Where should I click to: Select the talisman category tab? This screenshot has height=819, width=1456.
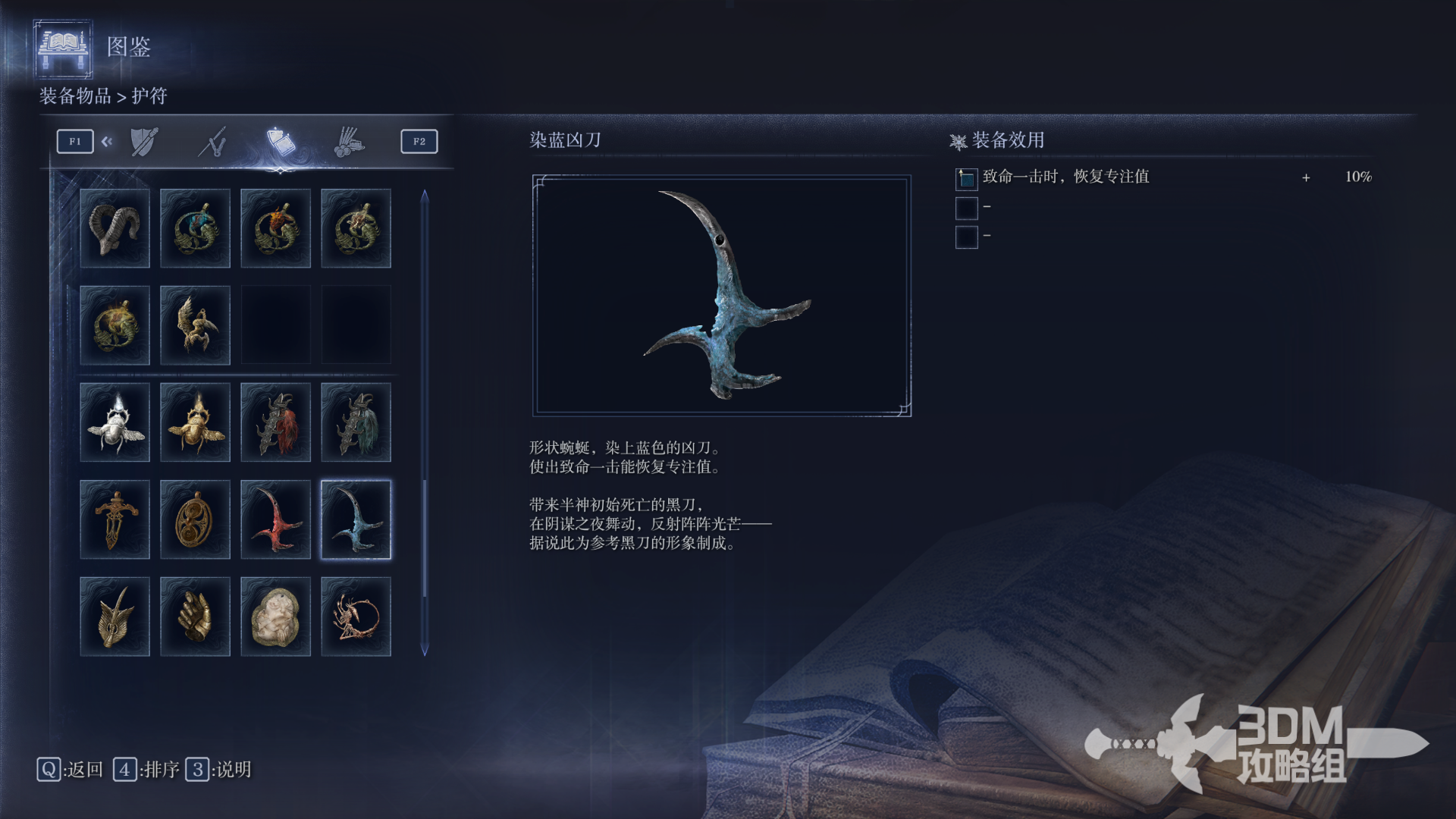coord(281,142)
